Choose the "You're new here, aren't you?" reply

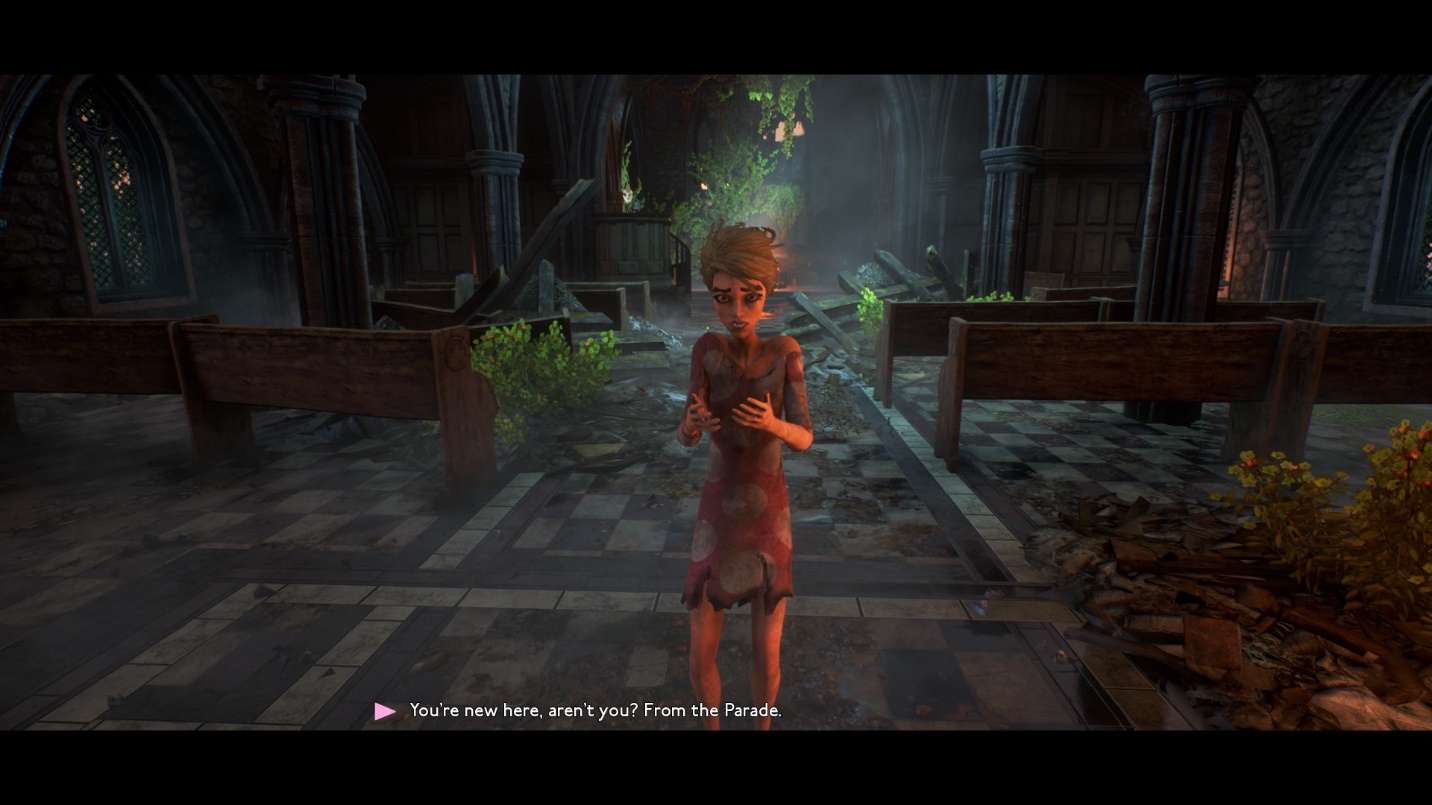595,711
